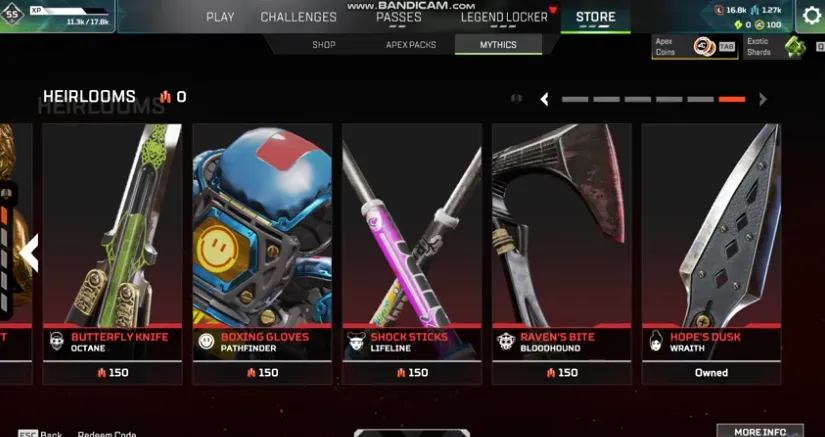Image resolution: width=825 pixels, height=437 pixels.
Task: Open the settings gear icon
Action: click(812, 15)
